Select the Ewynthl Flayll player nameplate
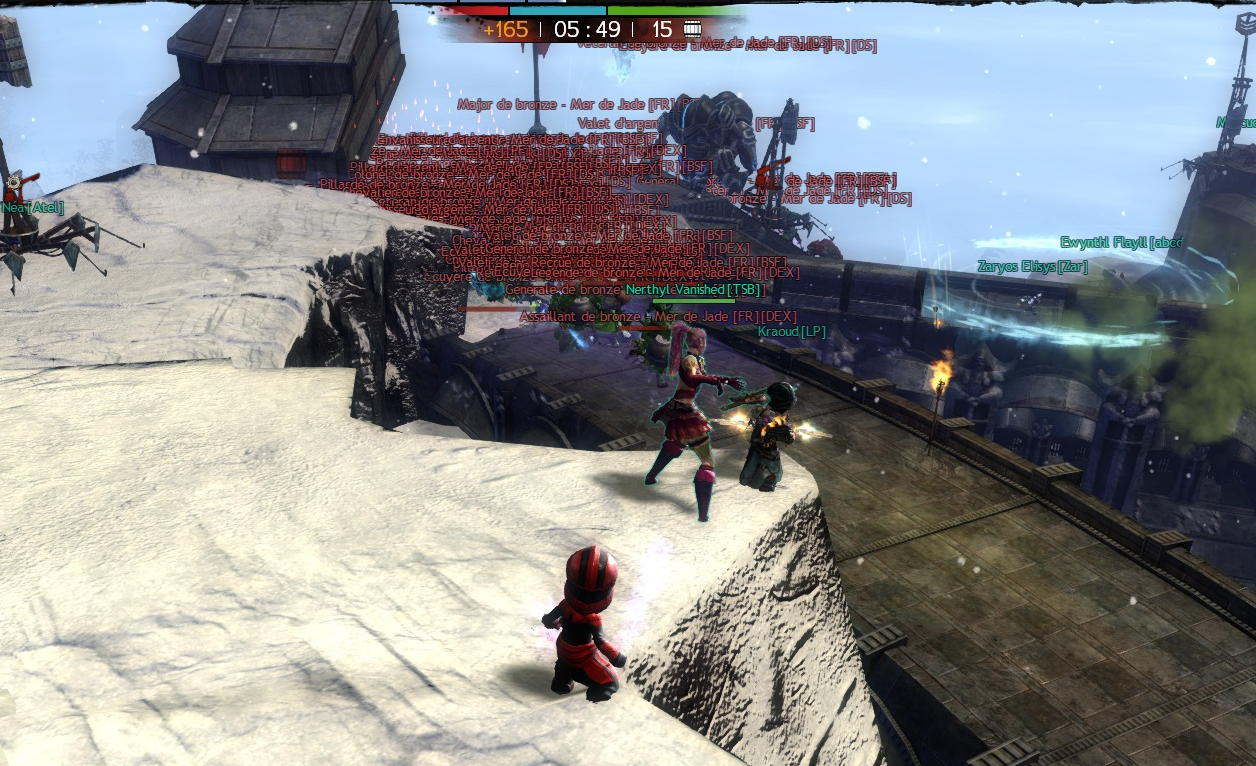The image size is (1256, 766). 1120,242
